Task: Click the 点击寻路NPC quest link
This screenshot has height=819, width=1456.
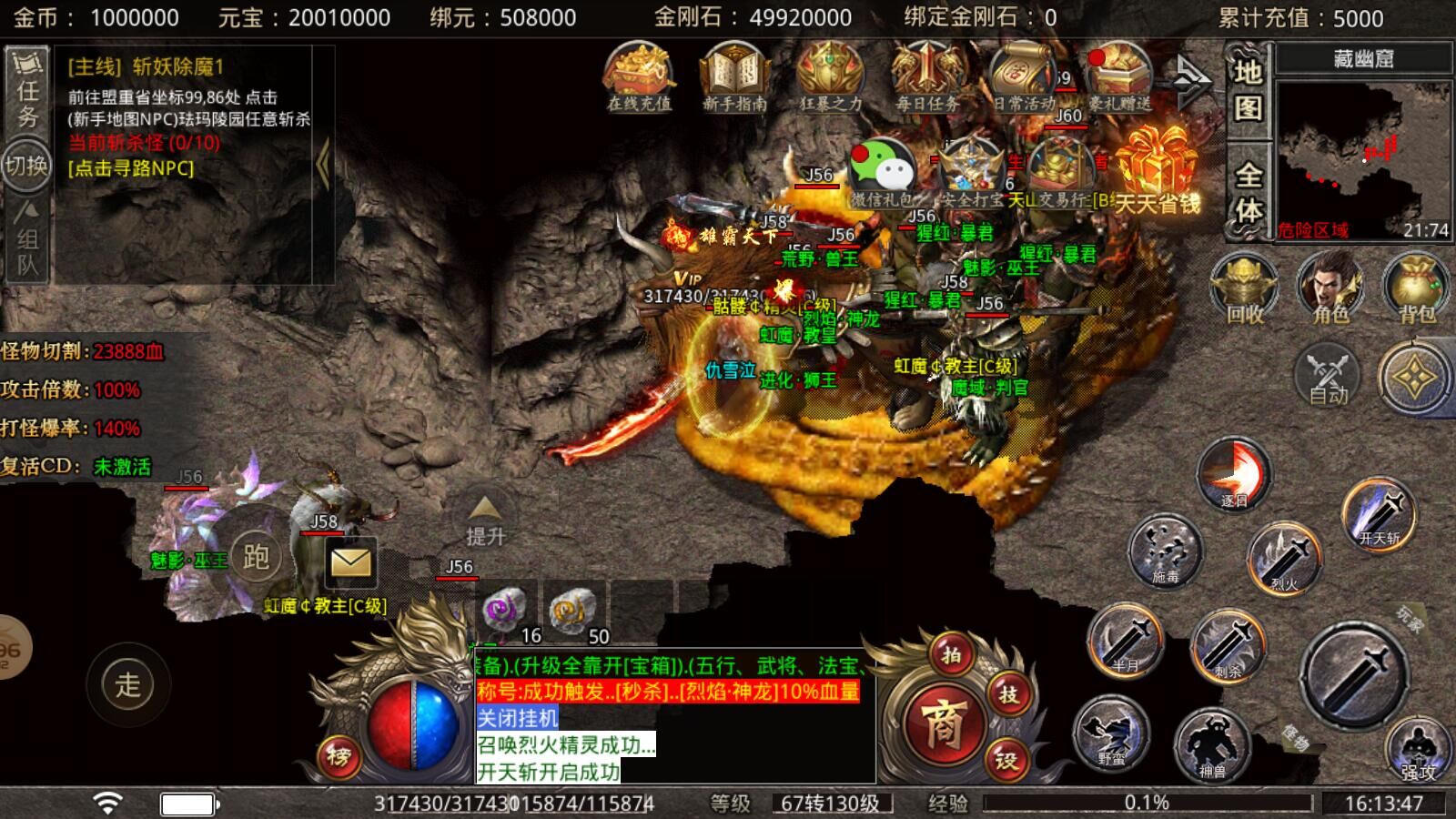Action: (x=131, y=168)
